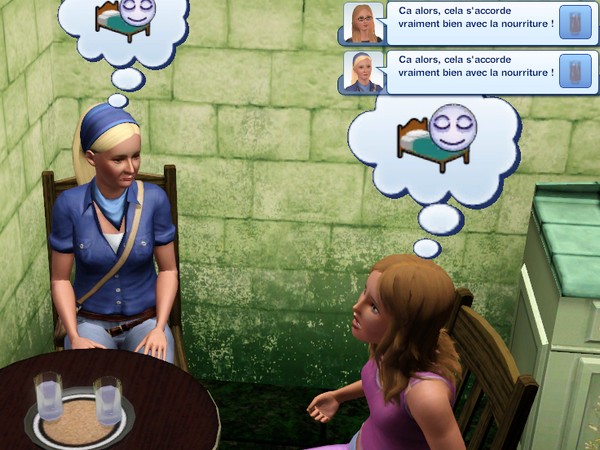The height and width of the screenshot is (450, 600).
Task: Open the drink icon in the glasses Sim's notification
Action: pyautogui.click(x=573, y=24)
